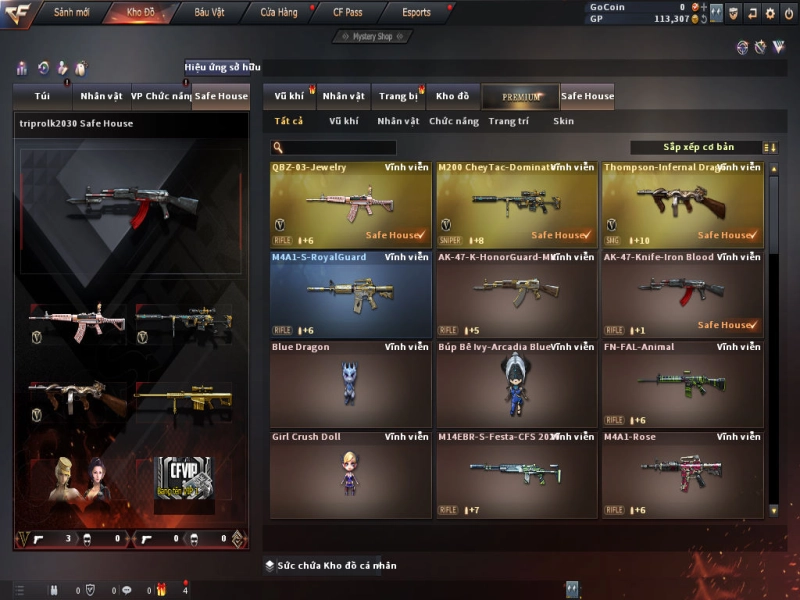This screenshot has height=600, width=800.
Task: Choose the M4A1-S-RoyalGuard rifle
Action: tap(350, 294)
